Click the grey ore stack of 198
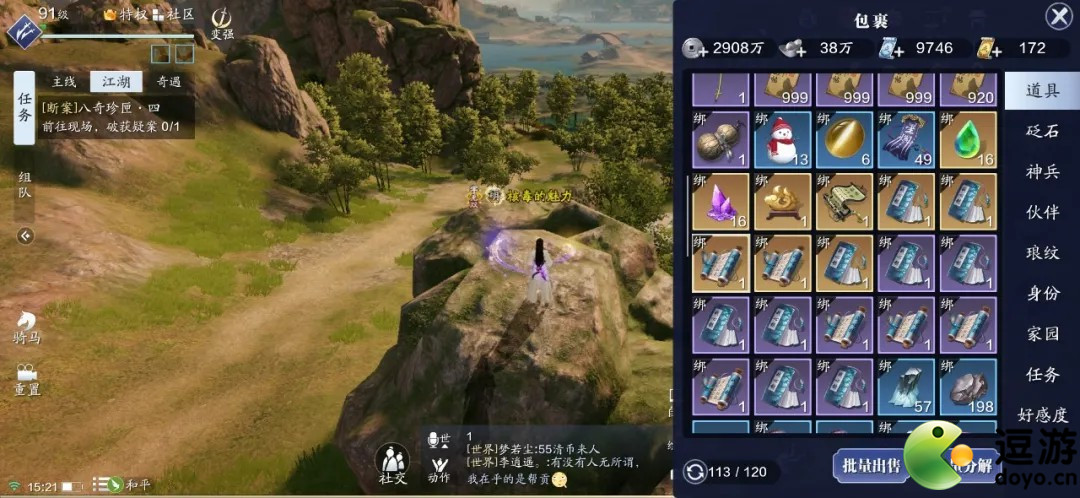This screenshot has width=1080, height=498. (x=969, y=387)
